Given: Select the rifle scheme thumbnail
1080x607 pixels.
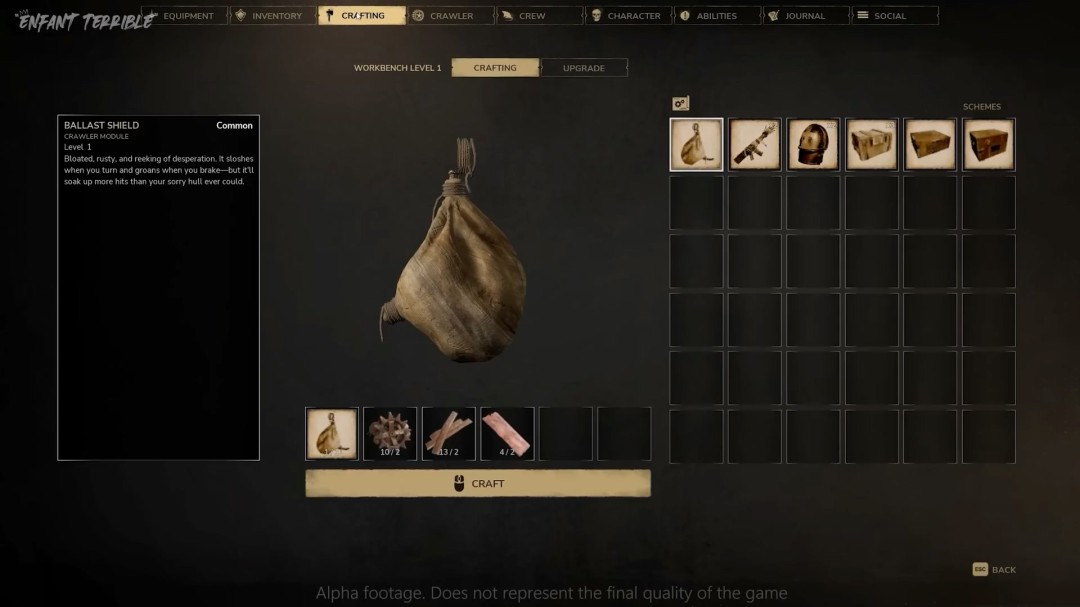Looking at the screenshot, I should pos(755,145).
